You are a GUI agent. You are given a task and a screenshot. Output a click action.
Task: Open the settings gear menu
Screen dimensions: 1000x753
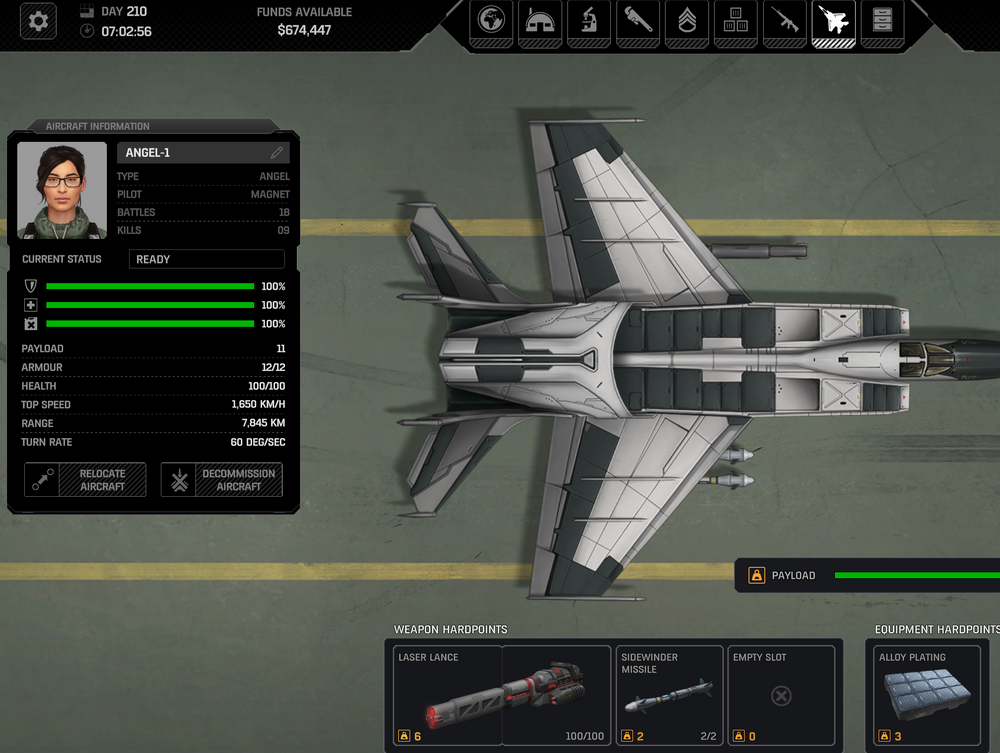pos(39,21)
